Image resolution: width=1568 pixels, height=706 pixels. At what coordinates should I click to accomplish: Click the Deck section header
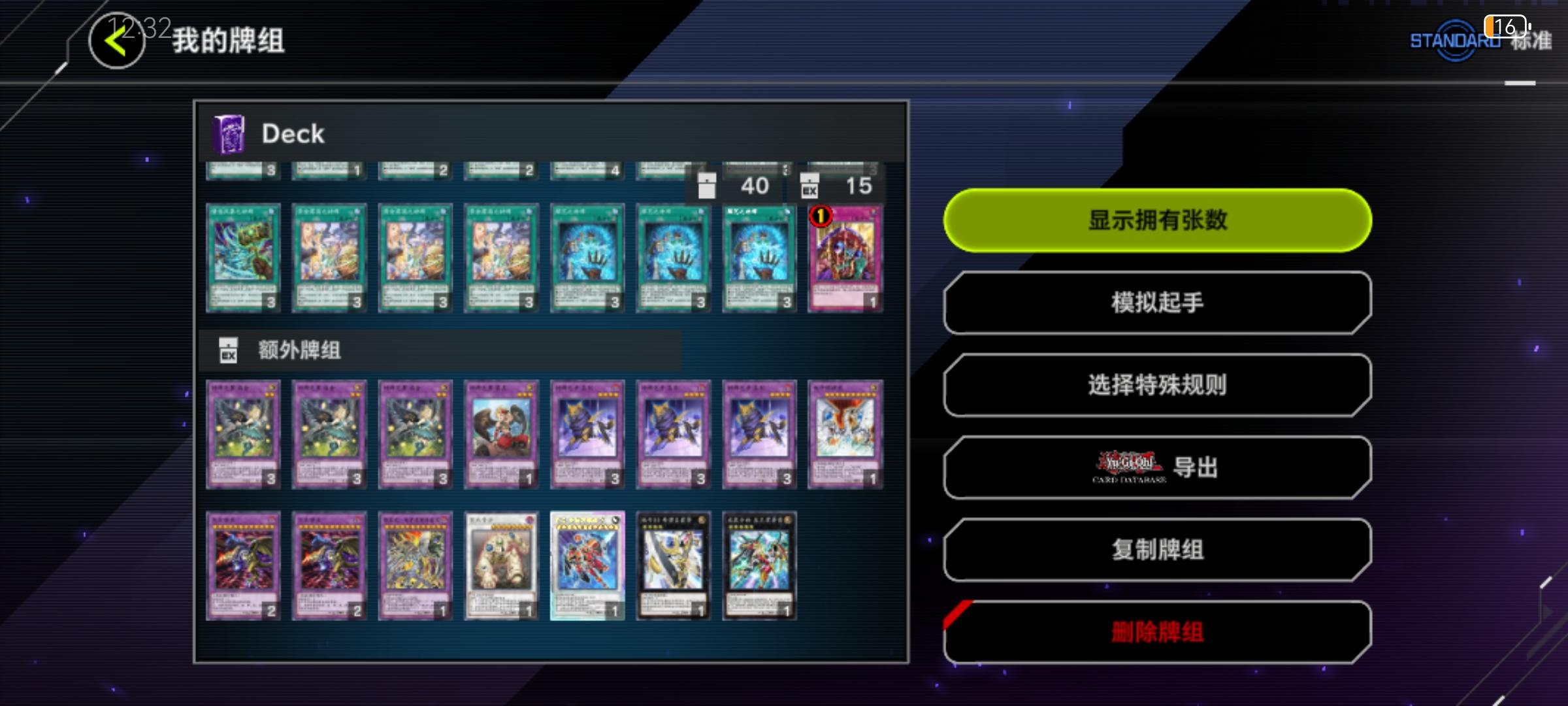point(293,133)
